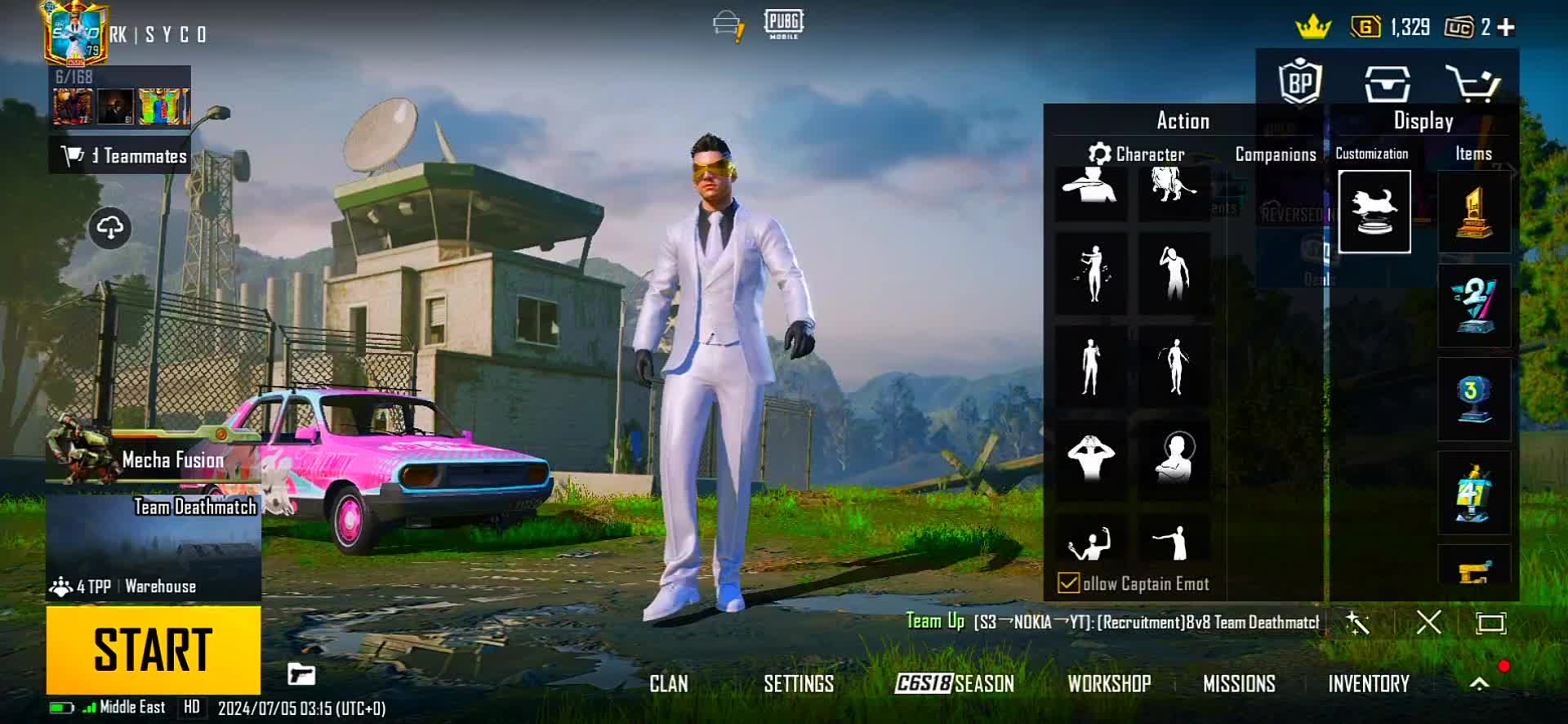Image resolution: width=1568 pixels, height=724 pixels.
Task: Close the emote panel with the X
Action: coord(1428,623)
